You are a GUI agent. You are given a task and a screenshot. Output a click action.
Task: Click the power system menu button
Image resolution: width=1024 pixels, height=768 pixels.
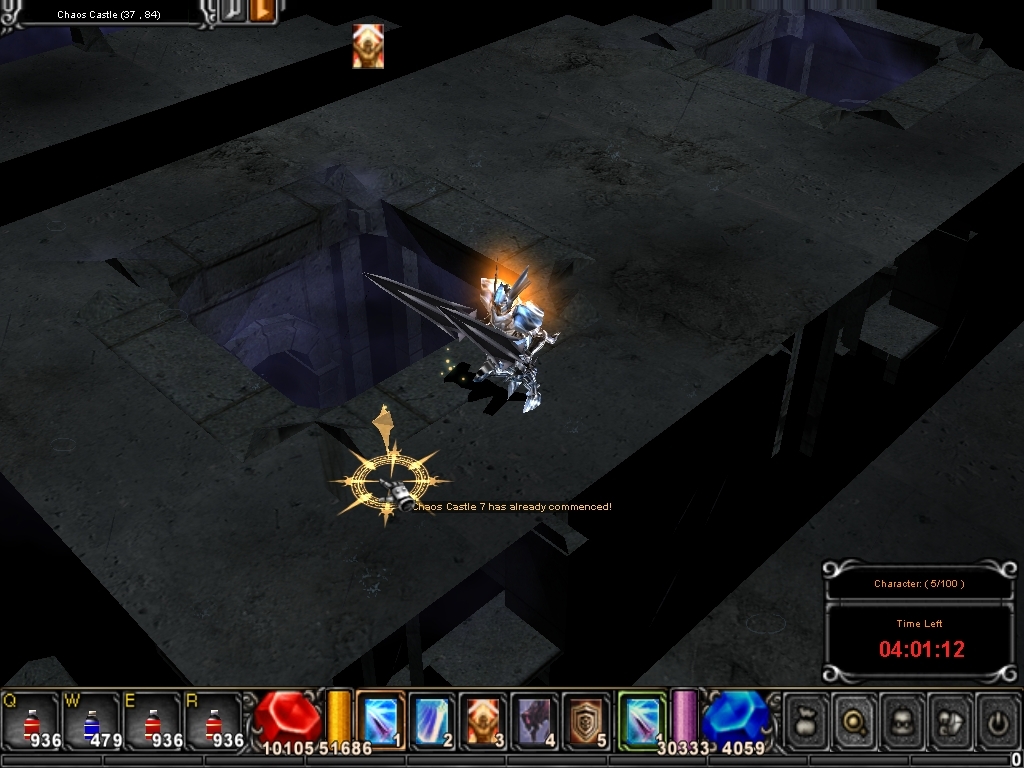[997, 720]
